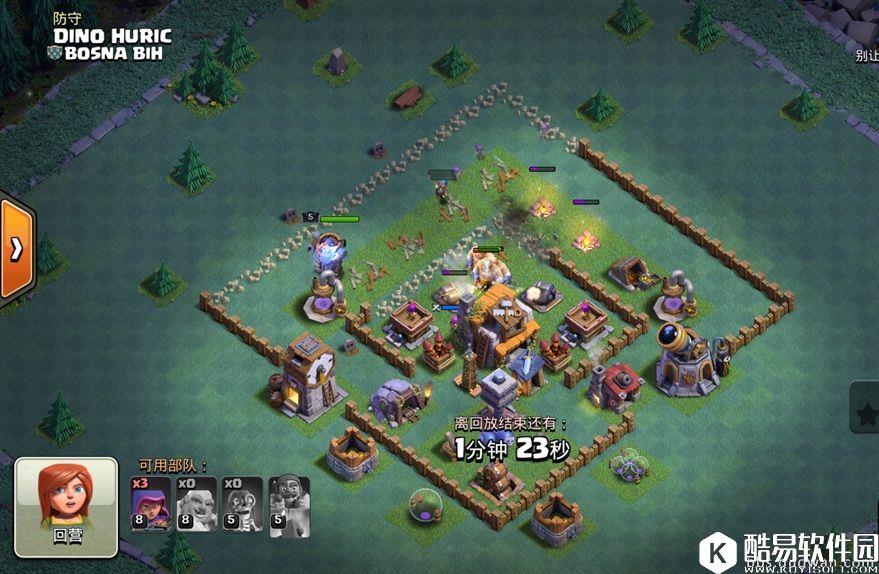879x574 pixels.
Task: Choose the skeleton Bomber troop card
Action: point(243,504)
